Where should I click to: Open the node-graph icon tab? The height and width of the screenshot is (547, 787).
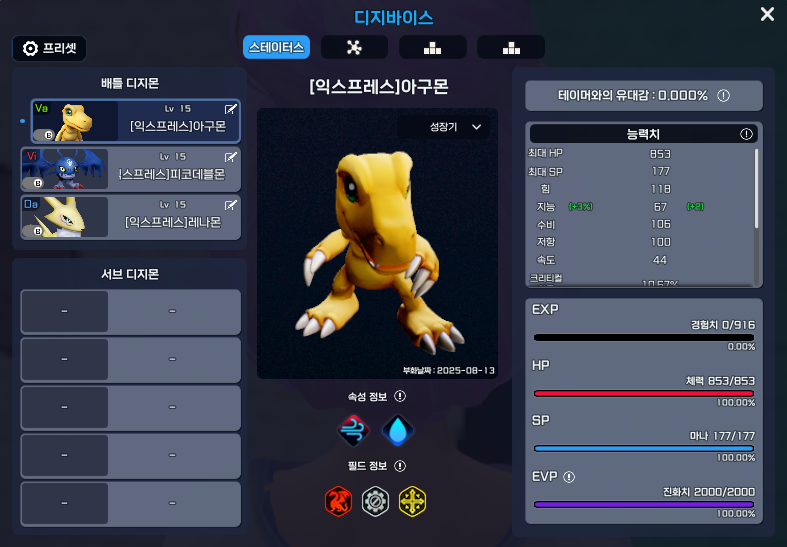354,47
